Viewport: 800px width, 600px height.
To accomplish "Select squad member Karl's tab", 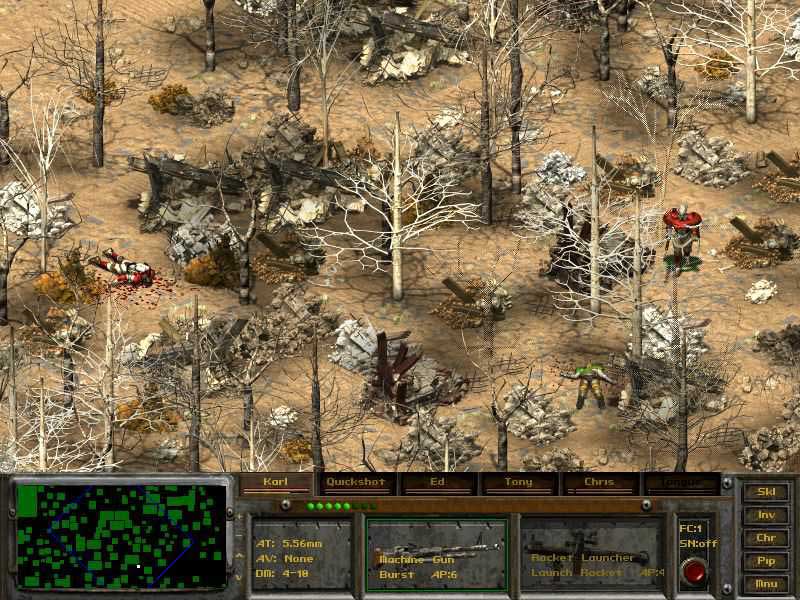I will point(275,482).
